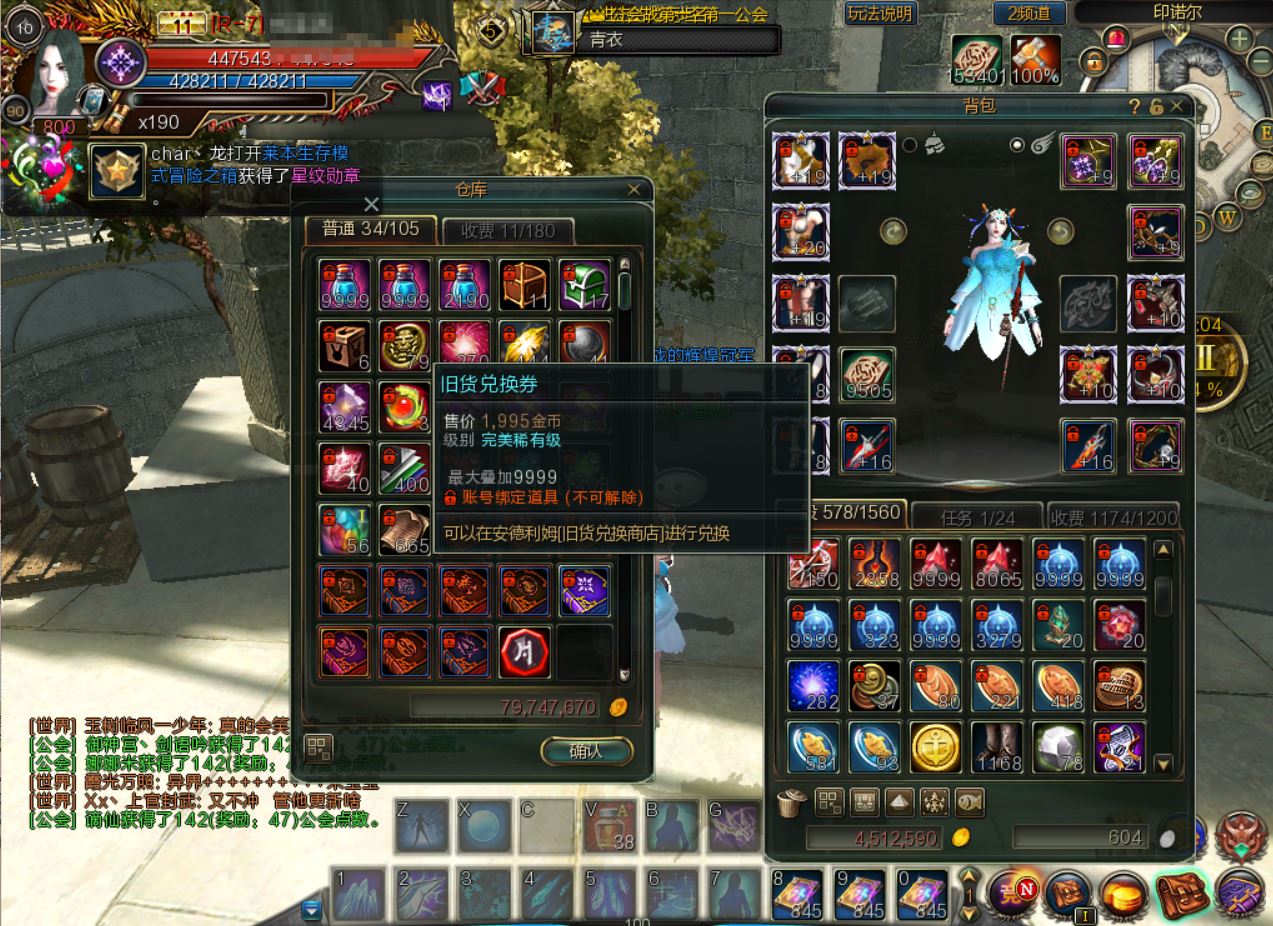Zoom in the minimap with plus button
Viewport: 1273px width, 926px height.
point(1239,40)
